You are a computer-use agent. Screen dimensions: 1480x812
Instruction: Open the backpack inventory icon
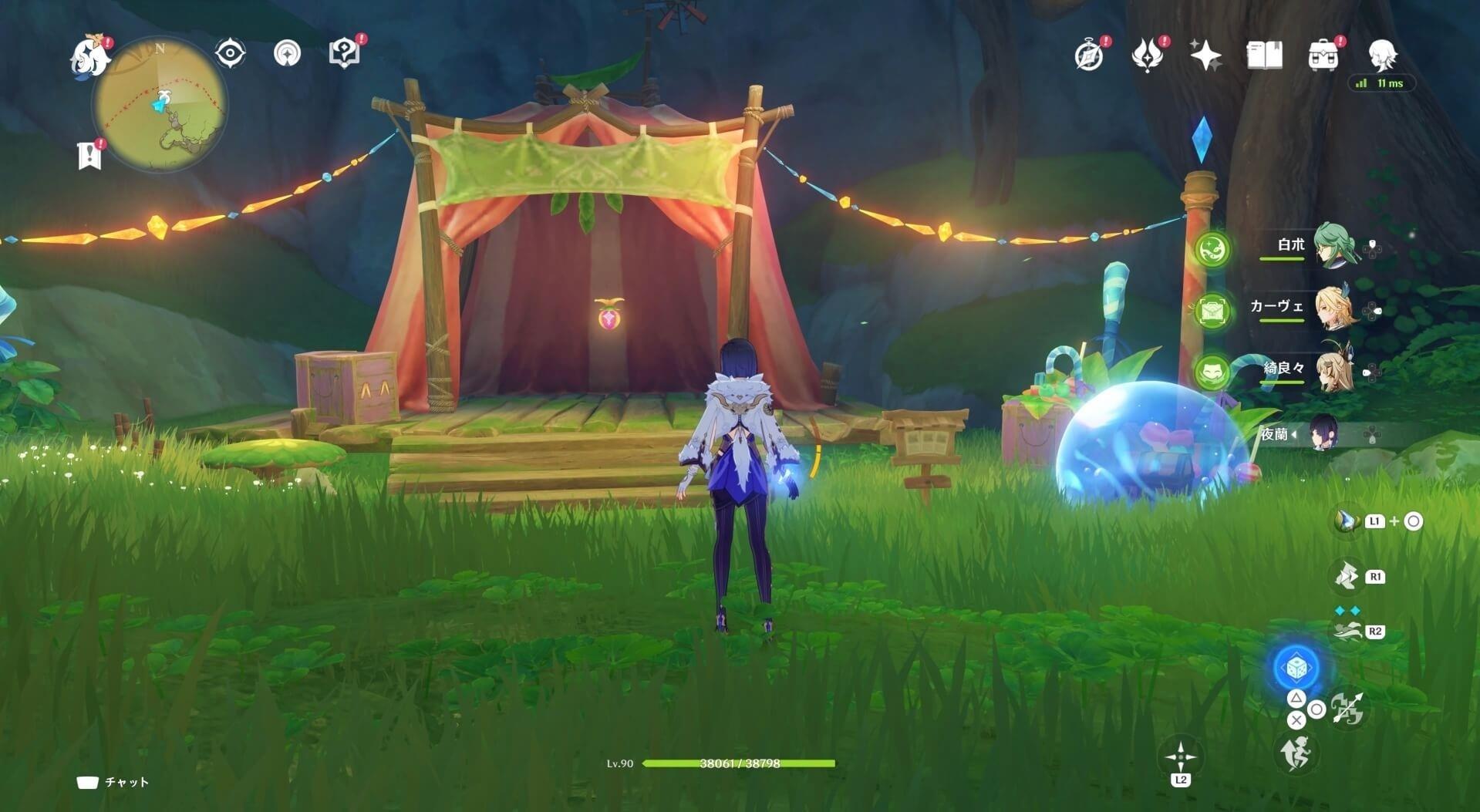click(1323, 56)
